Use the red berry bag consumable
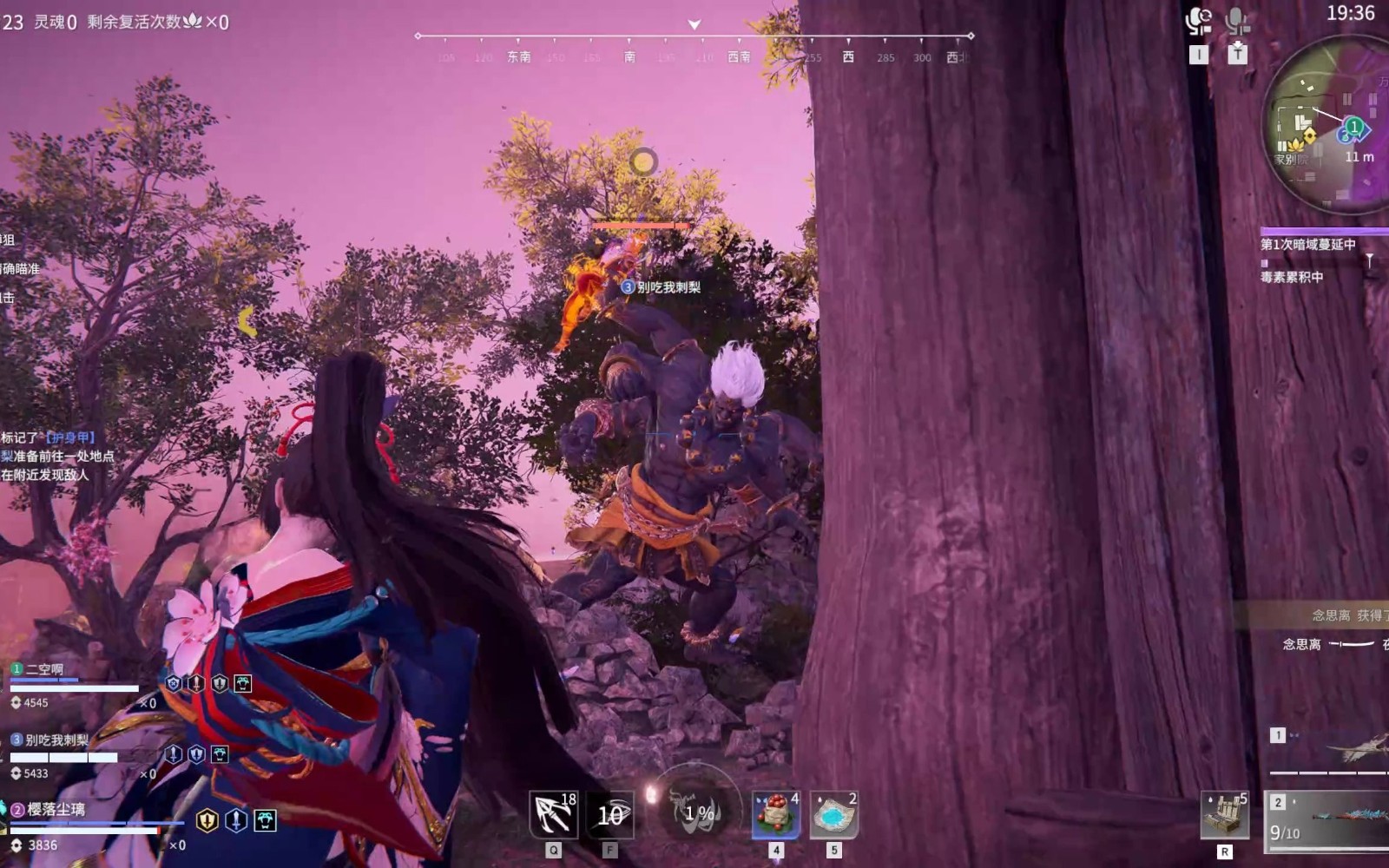Image resolution: width=1389 pixels, height=868 pixels. click(x=776, y=815)
